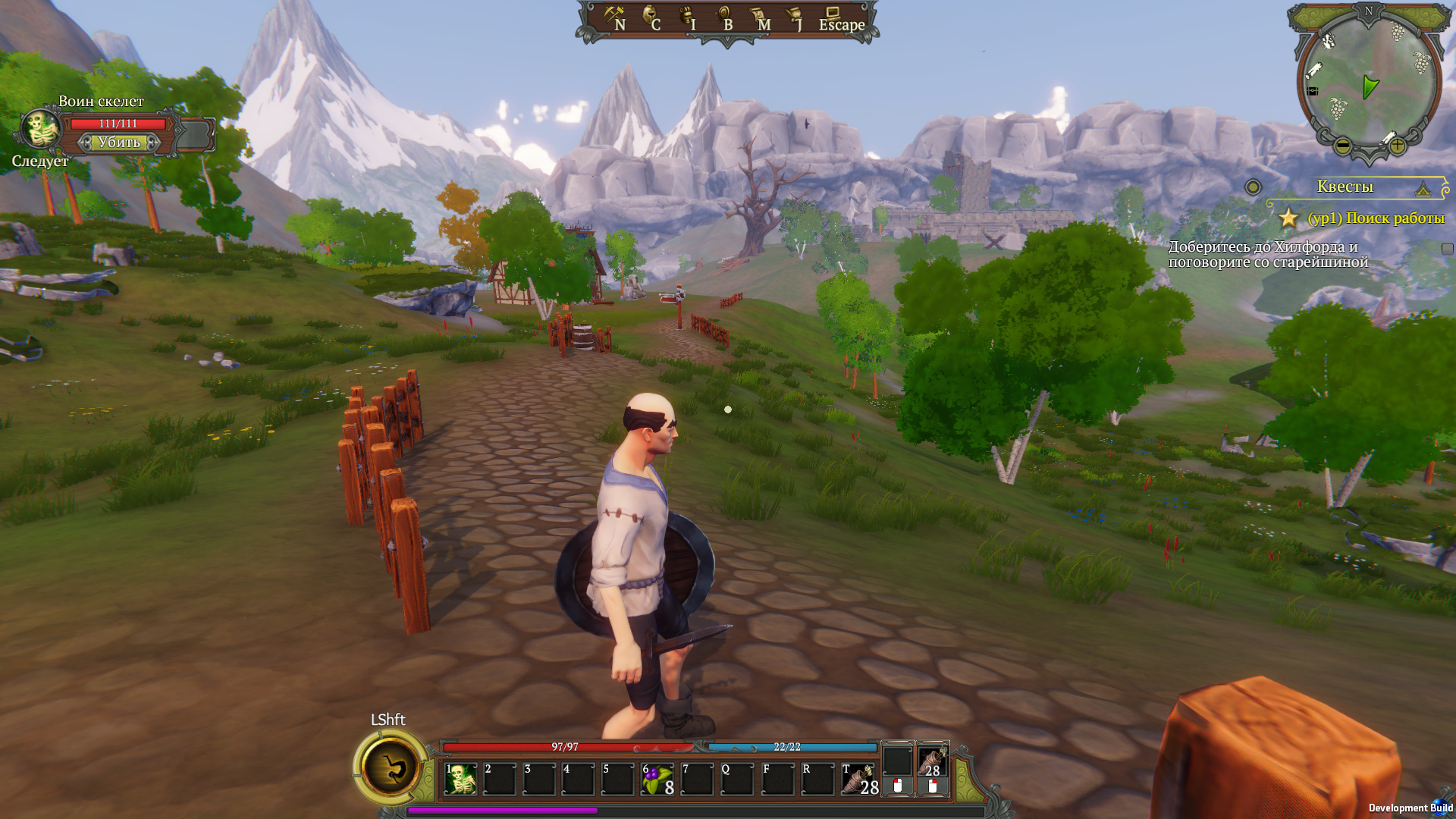Screen dimensions: 1456x819
Task: Activate the skeleton summon in slot 1
Action: pos(460,779)
